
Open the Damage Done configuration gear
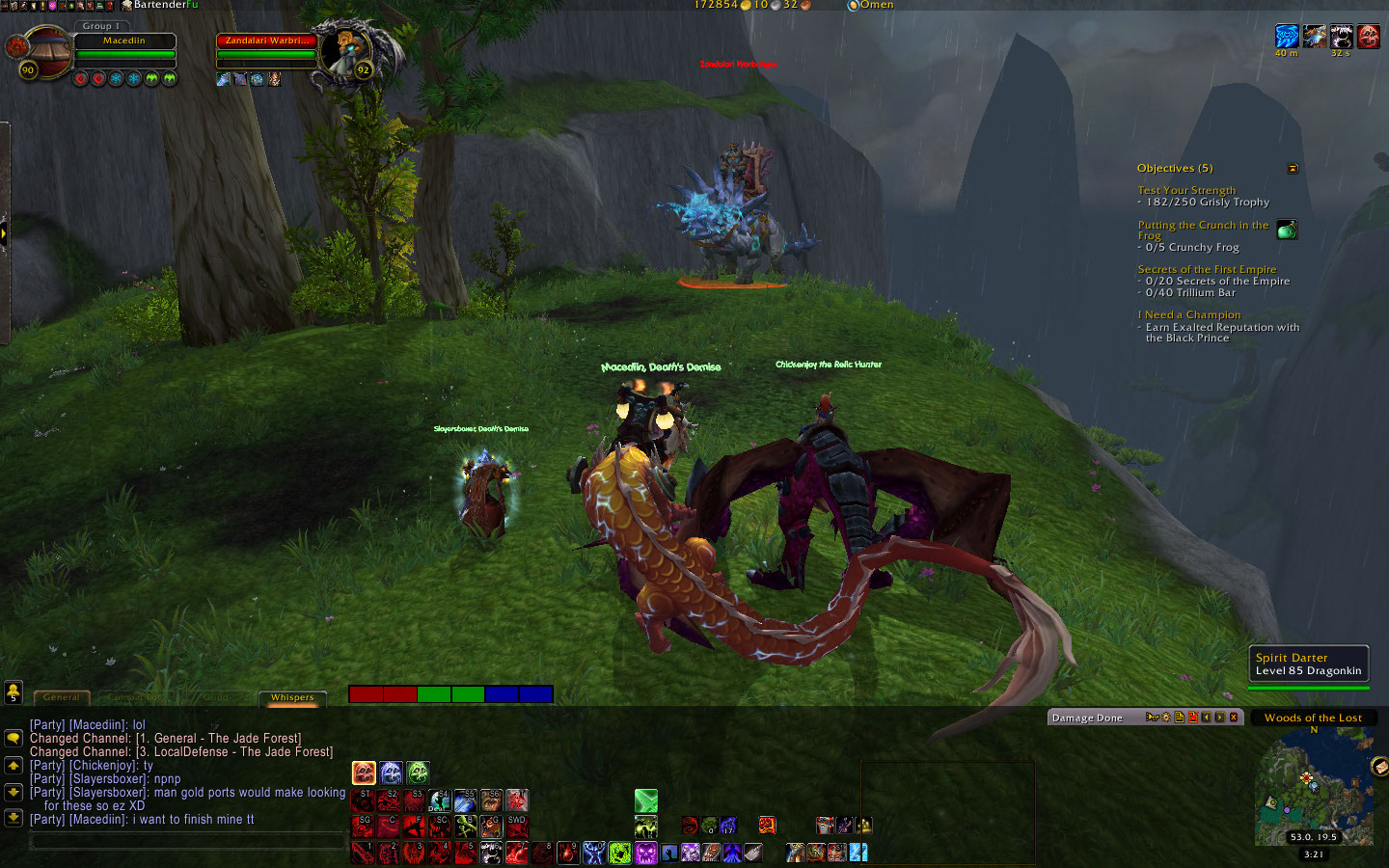coord(1165,718)
